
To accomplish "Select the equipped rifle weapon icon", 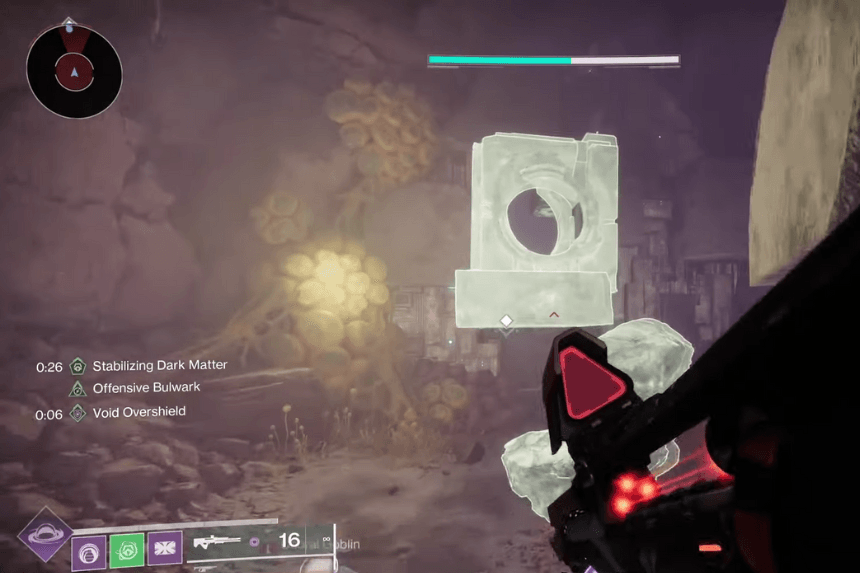I will coord(217,542).
